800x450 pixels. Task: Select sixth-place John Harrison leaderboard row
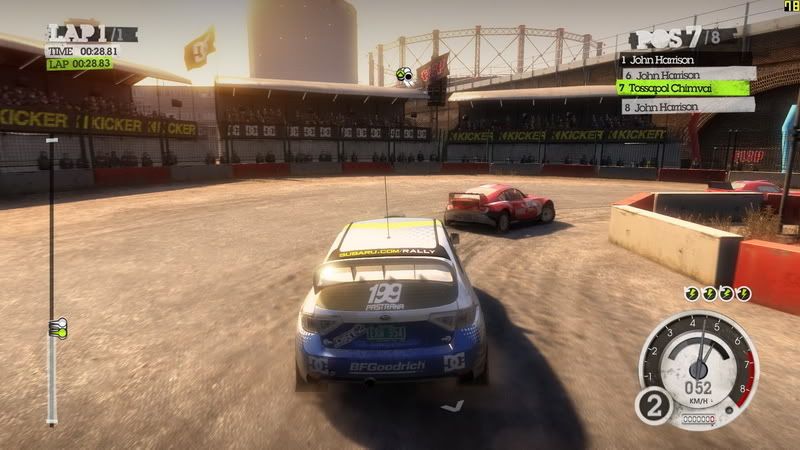(687, 73)
